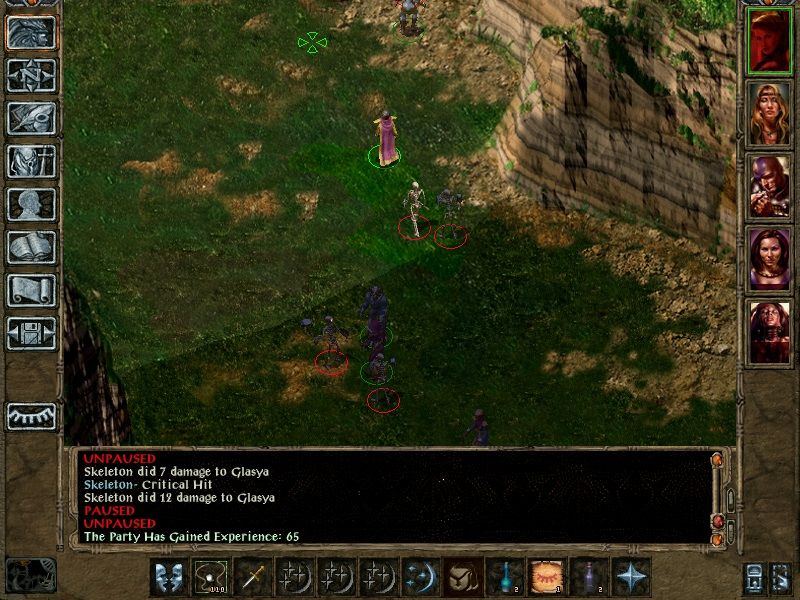Select the red-tinted top character portrait
800x600 pixels.
point(769,40)
